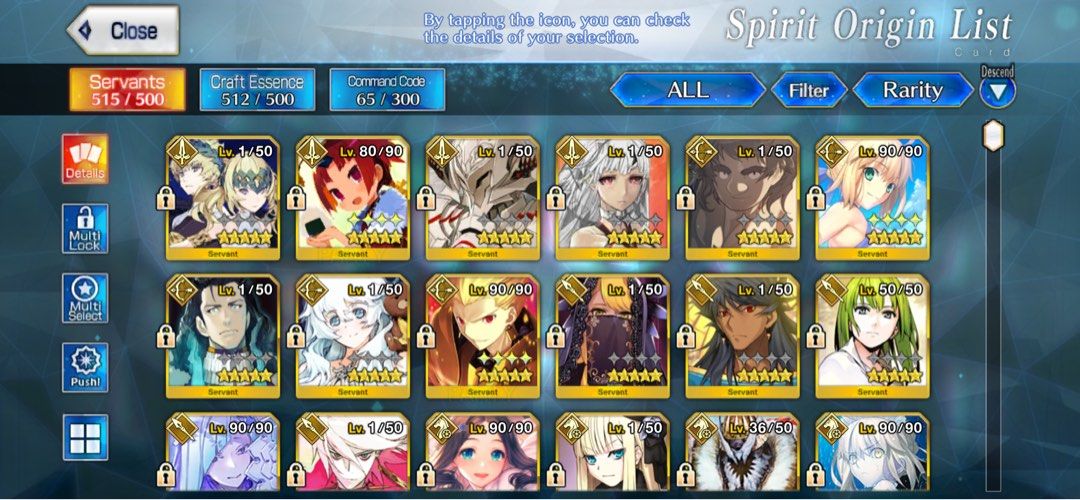1080x500 pixels.
Task: Switch layout with the grid icon
Action: pos(85,437)
